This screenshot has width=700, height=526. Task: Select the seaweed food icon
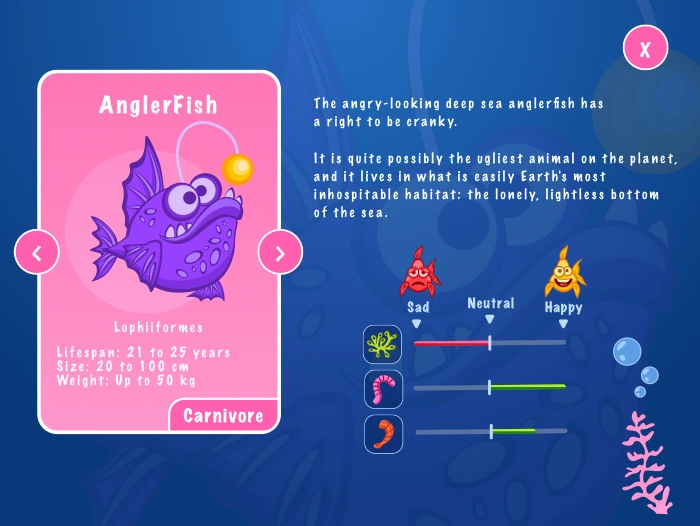click(x=383, y=343)
